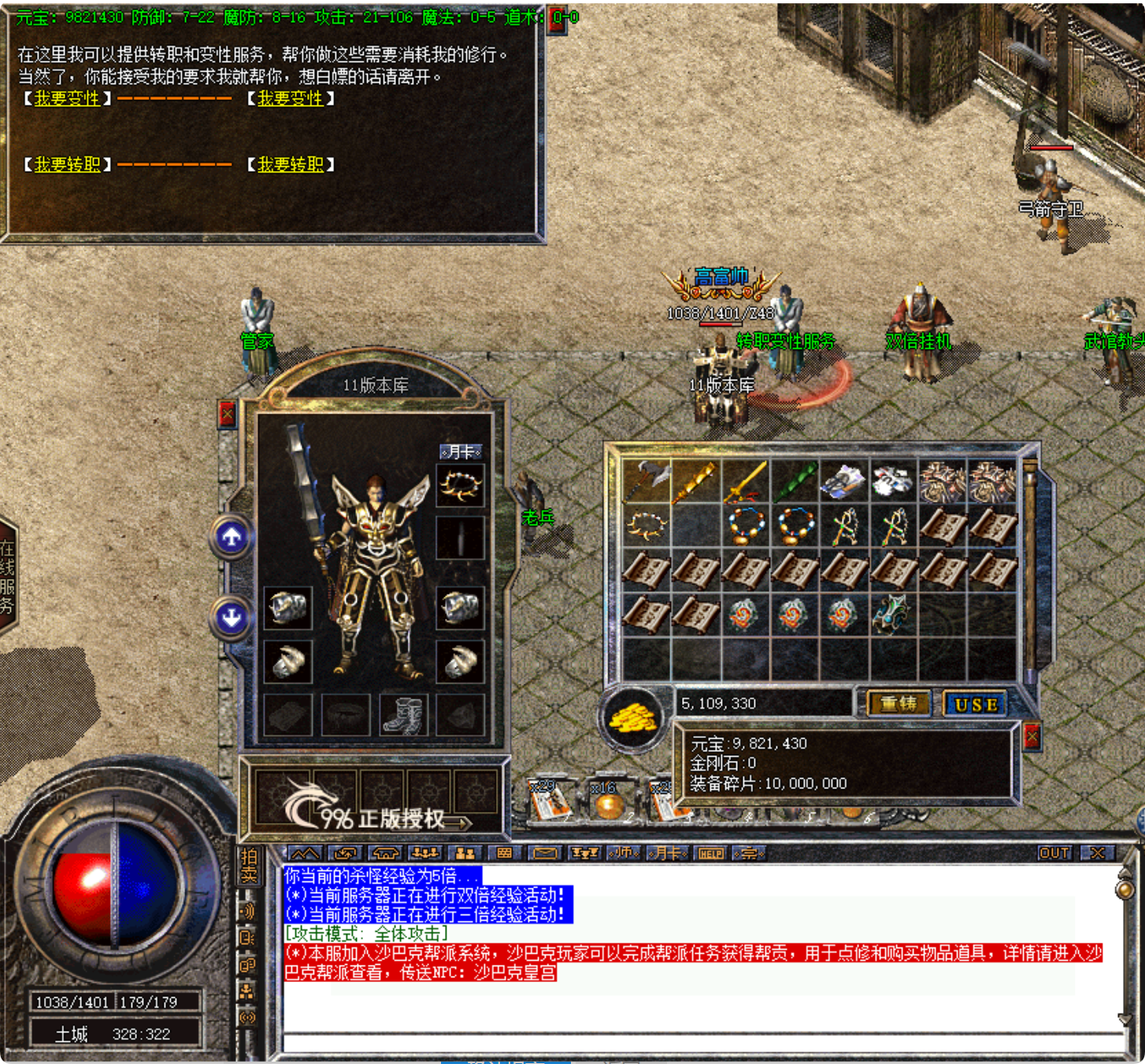The width and height of the screenshot is (1145, 1064).
Task: Click the trophy ranking icon
Action: pyautogui.click(x=586, y=853)
